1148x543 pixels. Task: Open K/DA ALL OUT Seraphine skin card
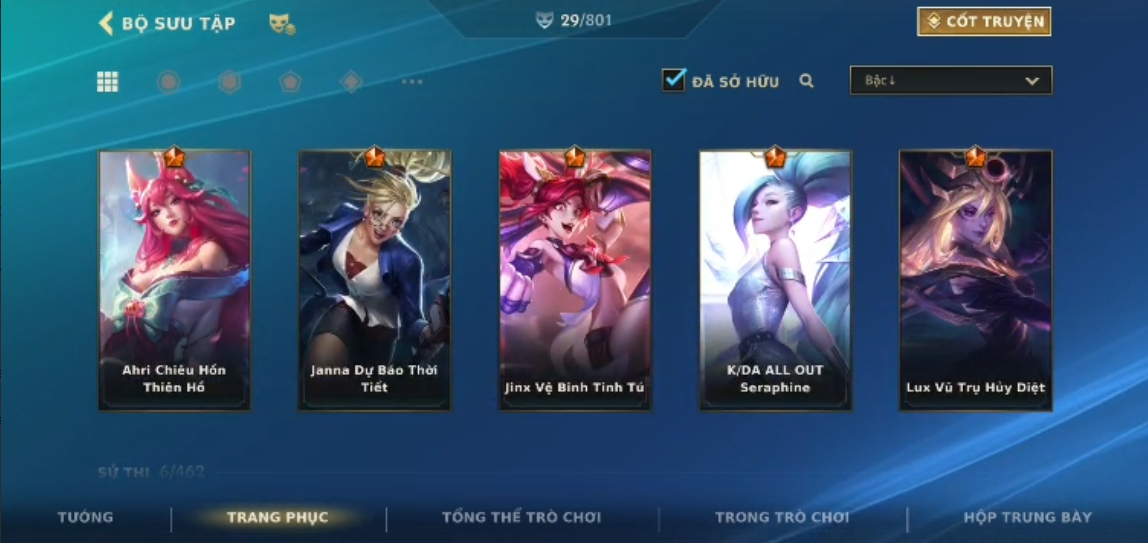775,280
